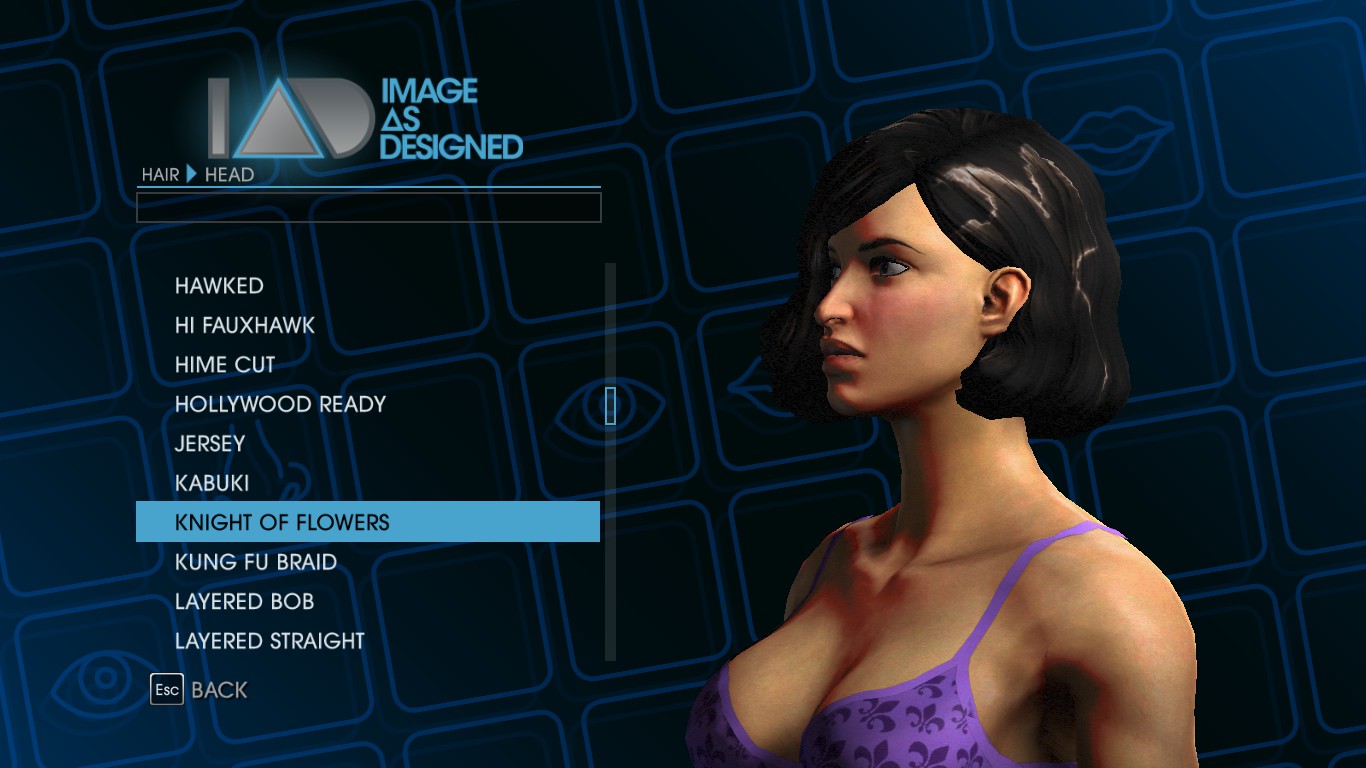Select the Hawked hairstyle
Image resolution: width=1366 pixels, height=768 pixels.
[219, 286]
